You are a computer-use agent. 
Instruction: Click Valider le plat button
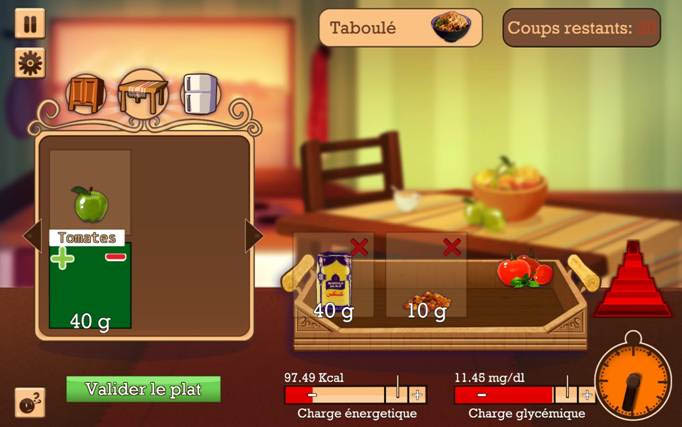pos(143,389)
